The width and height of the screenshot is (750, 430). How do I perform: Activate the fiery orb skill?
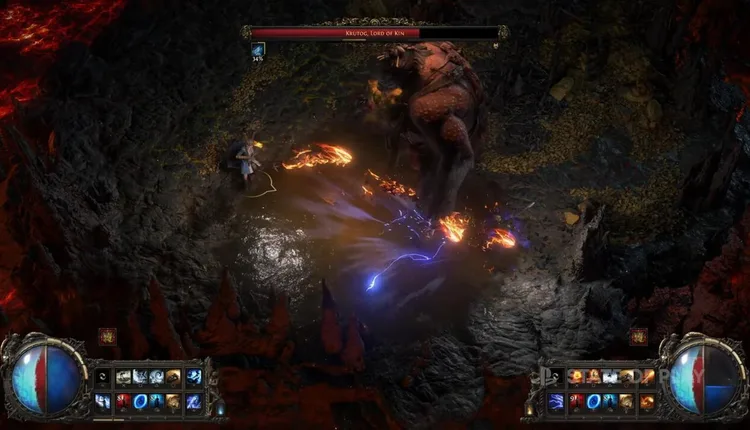pos(576,378)
